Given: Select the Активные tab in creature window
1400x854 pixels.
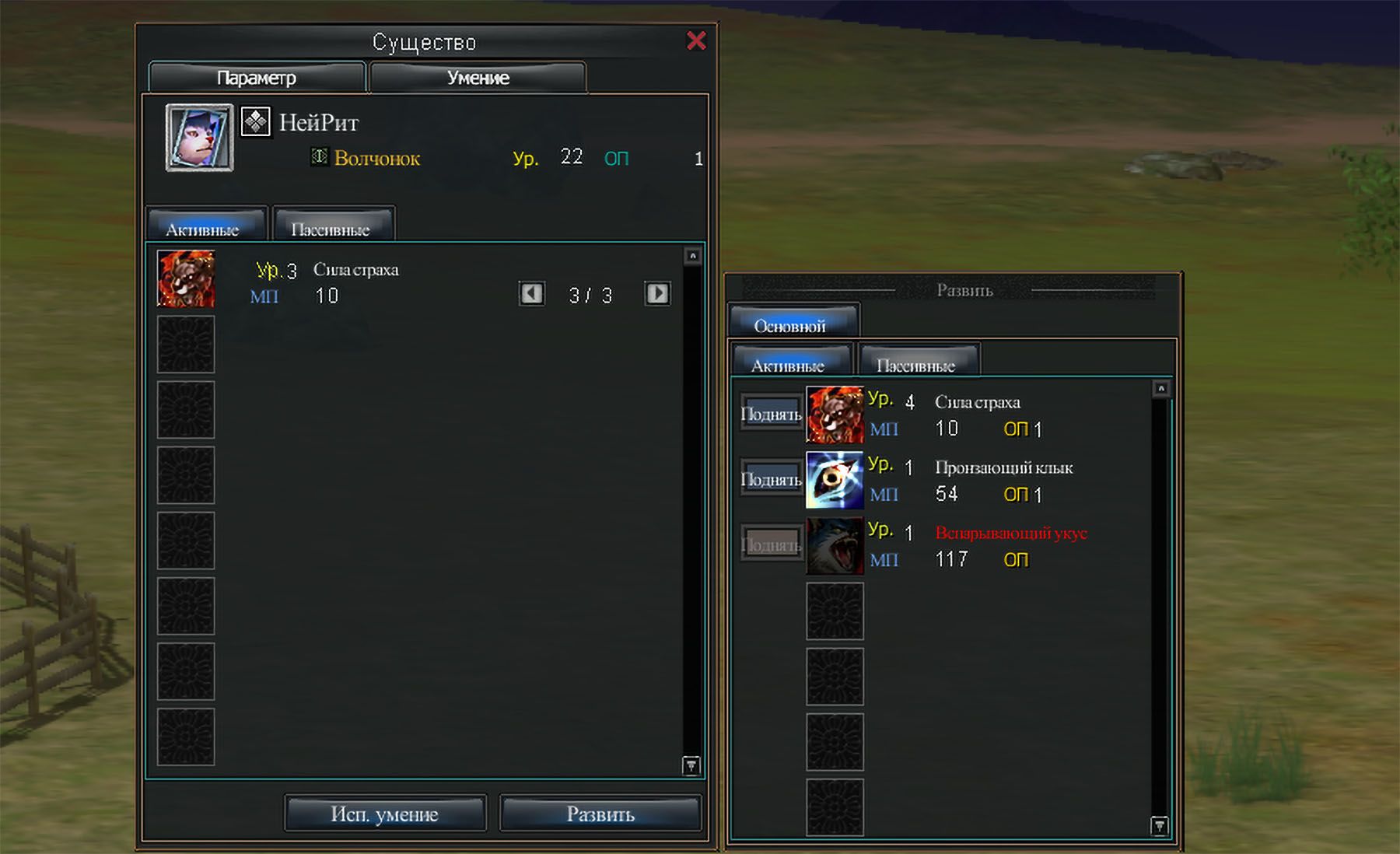Looking at the screenshot, I should tap(205, 228).
